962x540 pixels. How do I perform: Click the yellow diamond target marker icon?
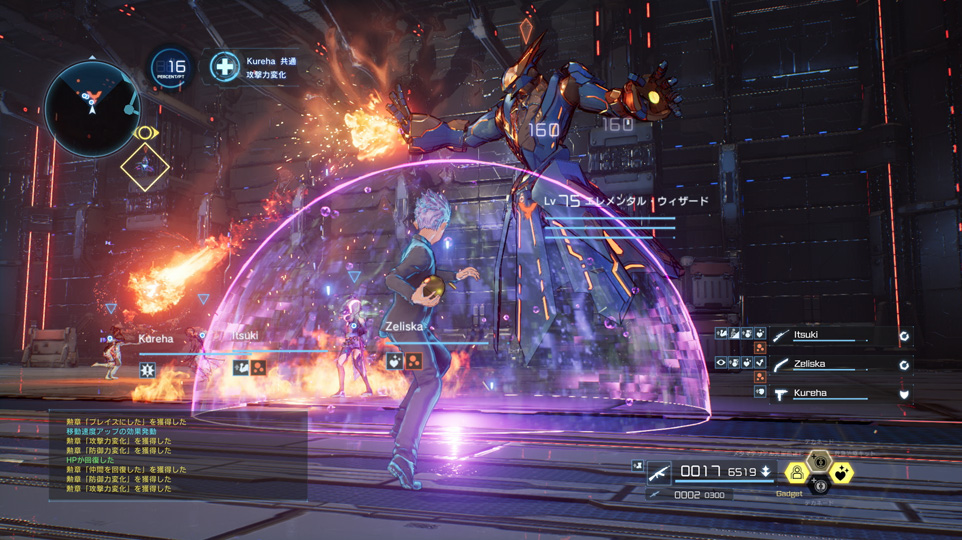coord(145,167)
